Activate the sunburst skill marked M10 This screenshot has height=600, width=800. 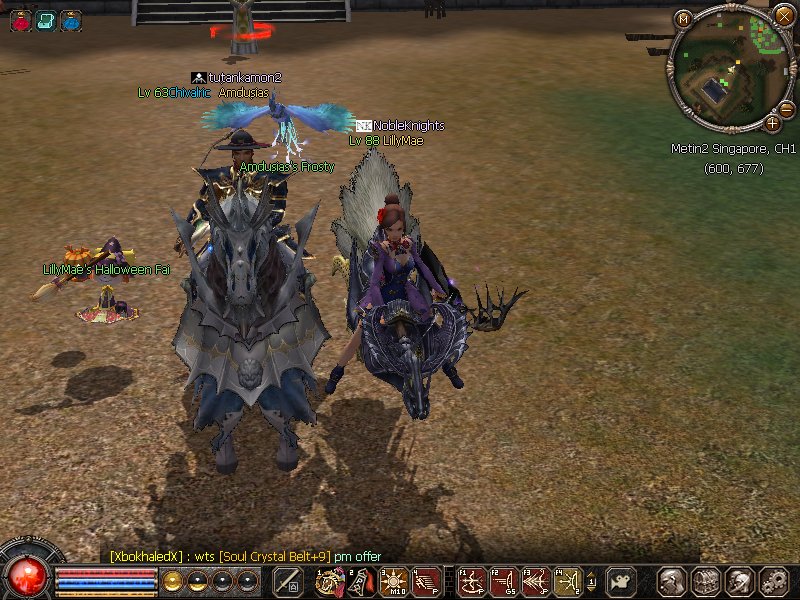click(394, 581)
